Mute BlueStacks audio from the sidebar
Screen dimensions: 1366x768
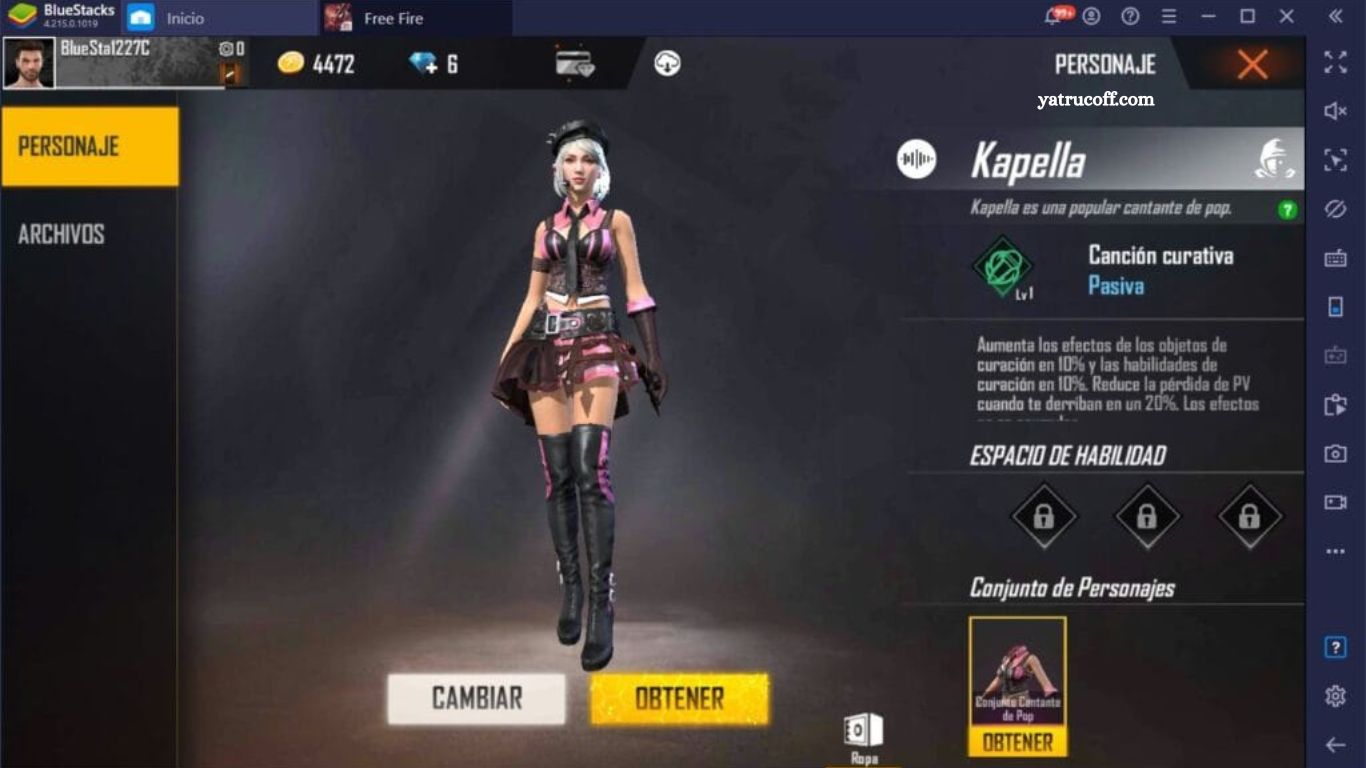(x=1336, y=112)
